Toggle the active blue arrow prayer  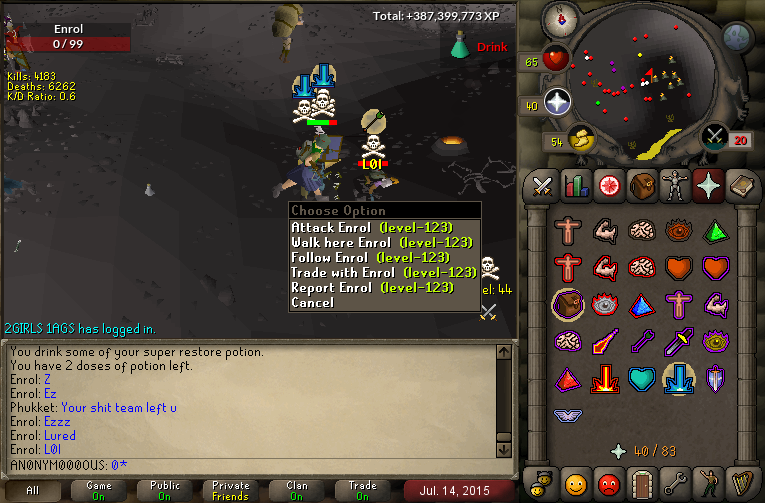tap(680, 379)
